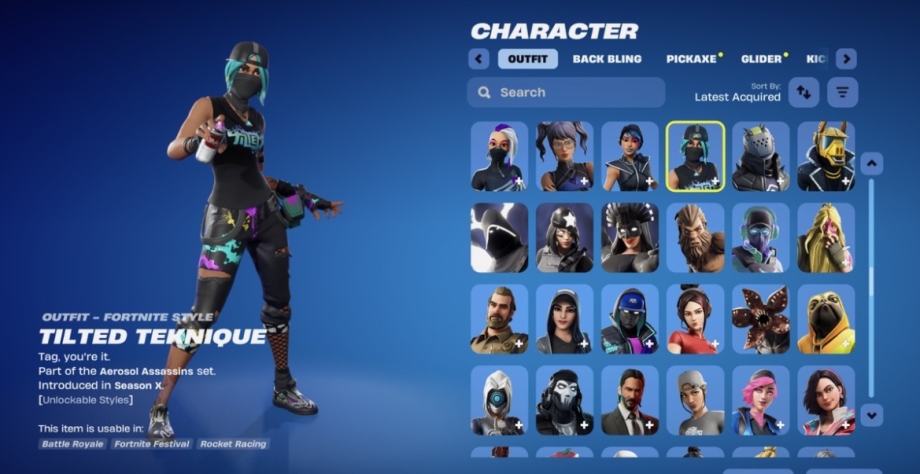This screenshot has height=474, width=920.
Task: Choose the Outfit tab
Action: click(527, 59)
